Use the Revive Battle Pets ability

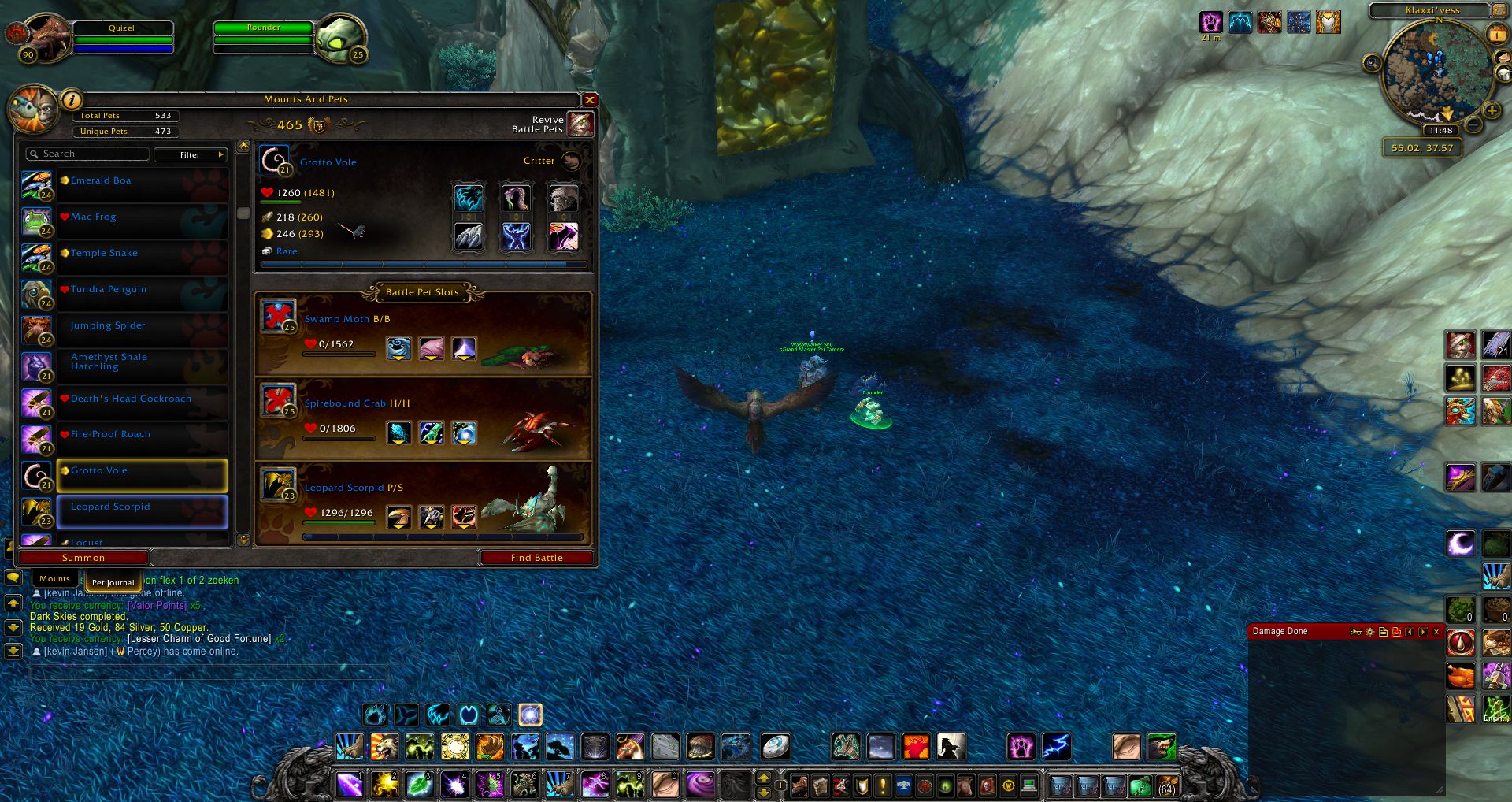(x=580, y=124)
